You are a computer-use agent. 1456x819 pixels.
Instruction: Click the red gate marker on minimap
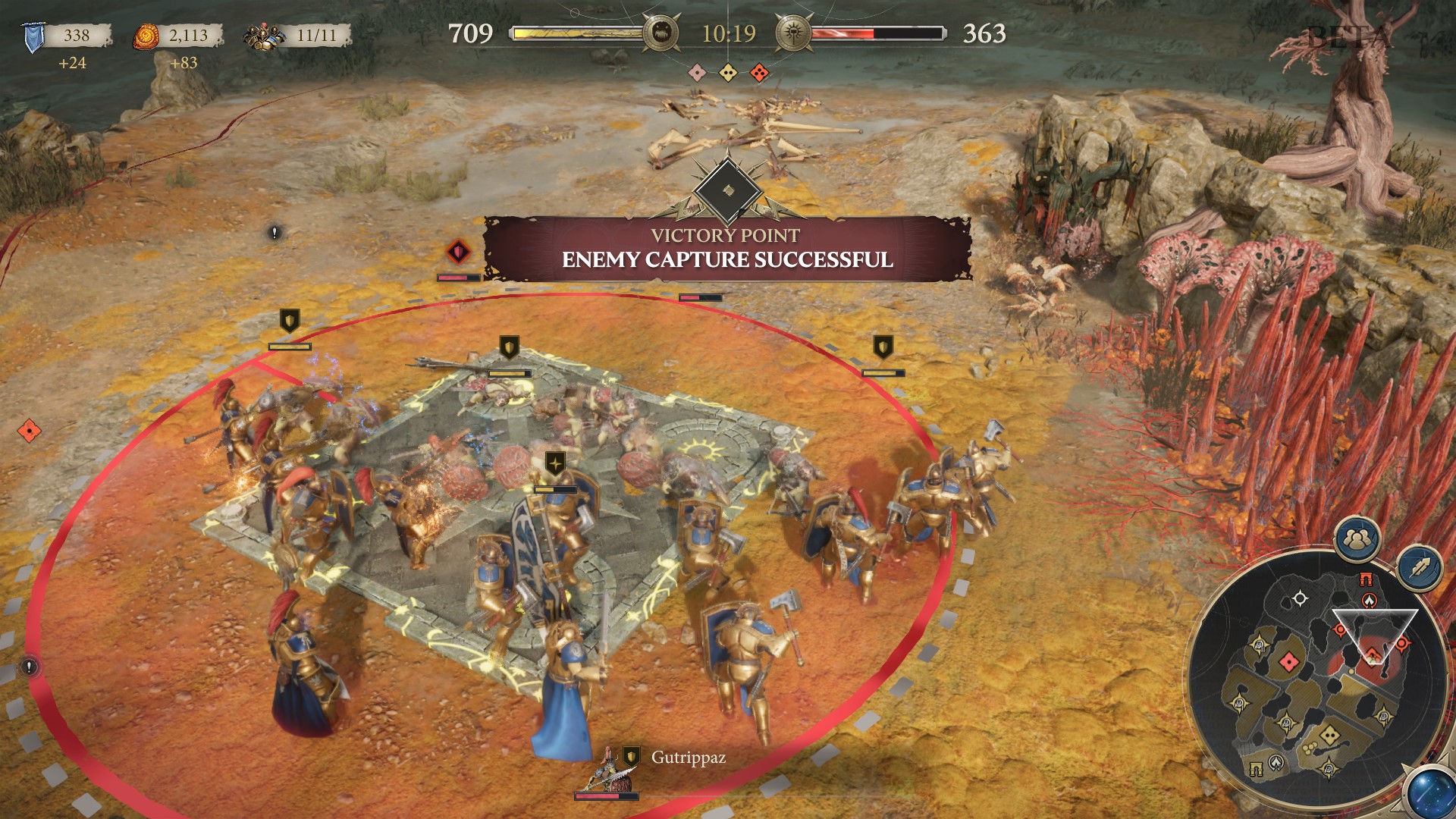[x=1366, y=580]
